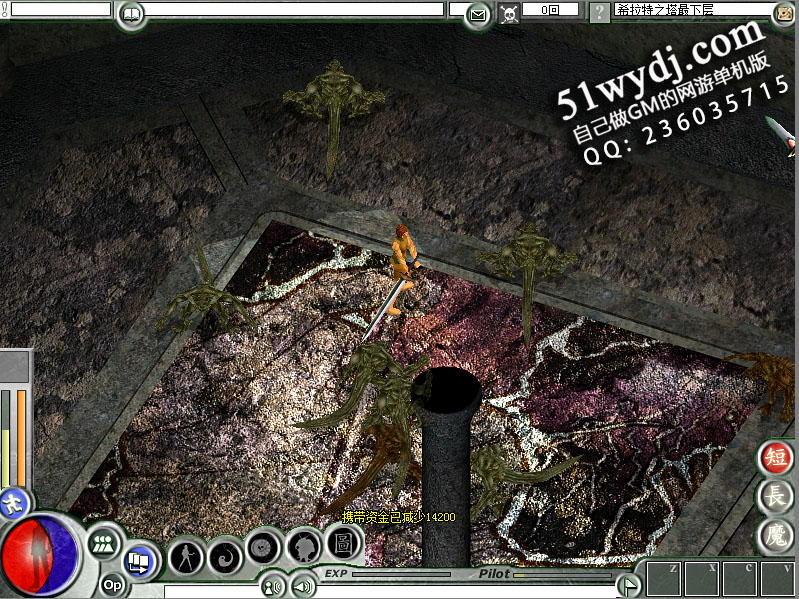Screen dimensions: 799x599
Task: Open the Op options button
Action: pyautogui.click(x=112, y=585)
